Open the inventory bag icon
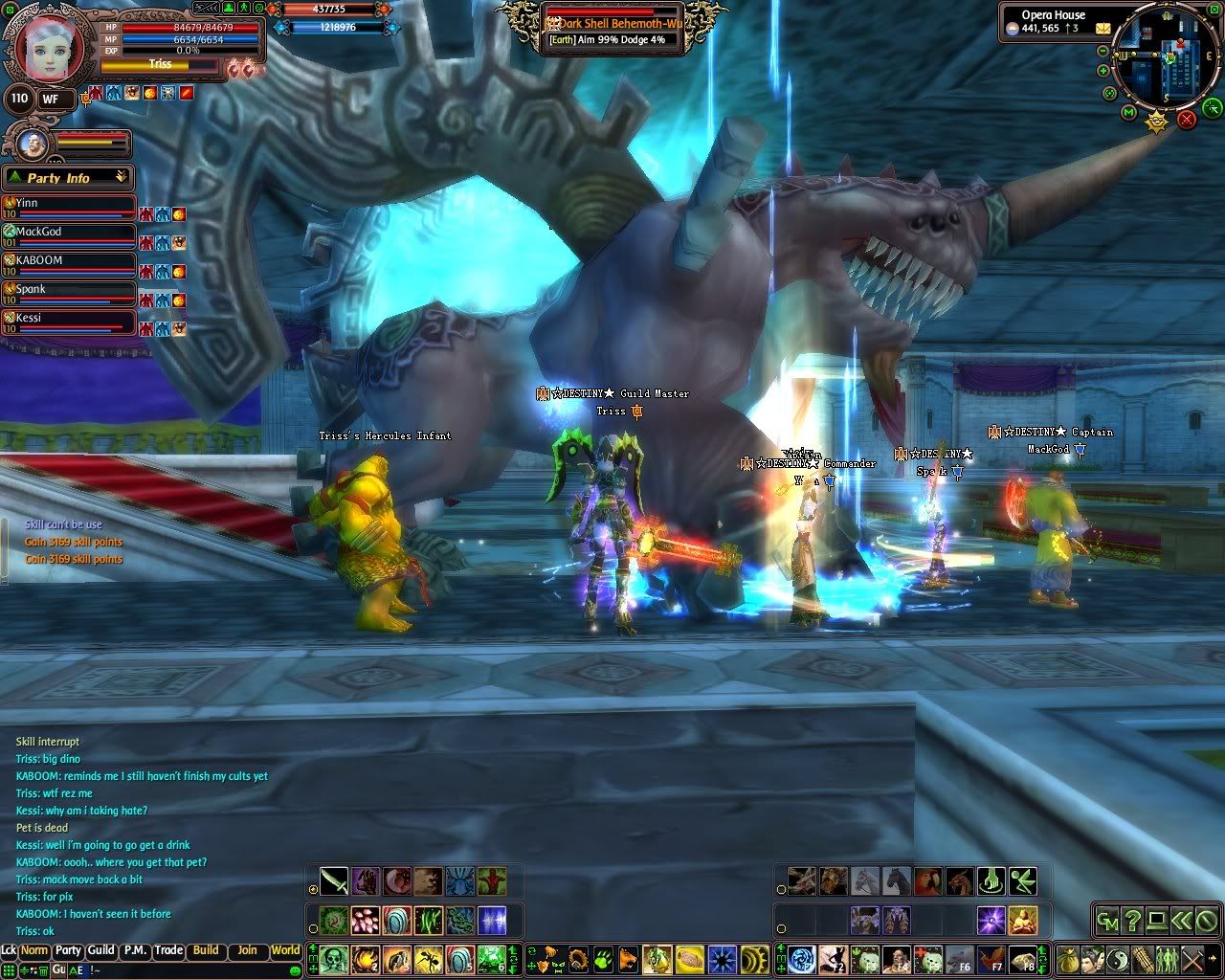Screen dimensions: 1225x980 (x=1069, y=958)
